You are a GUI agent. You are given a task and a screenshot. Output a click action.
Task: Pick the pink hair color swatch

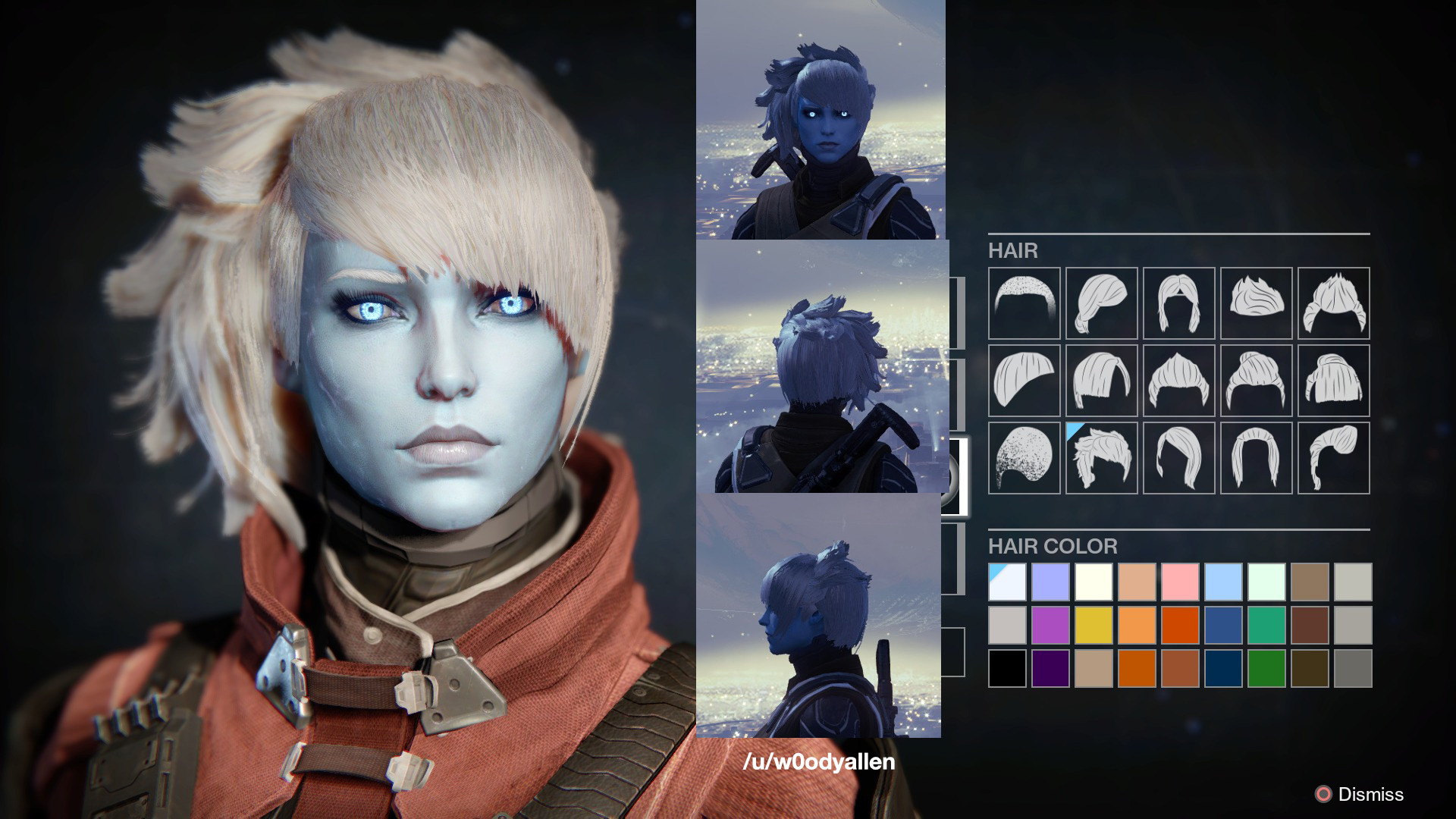tap(1180, 582)
